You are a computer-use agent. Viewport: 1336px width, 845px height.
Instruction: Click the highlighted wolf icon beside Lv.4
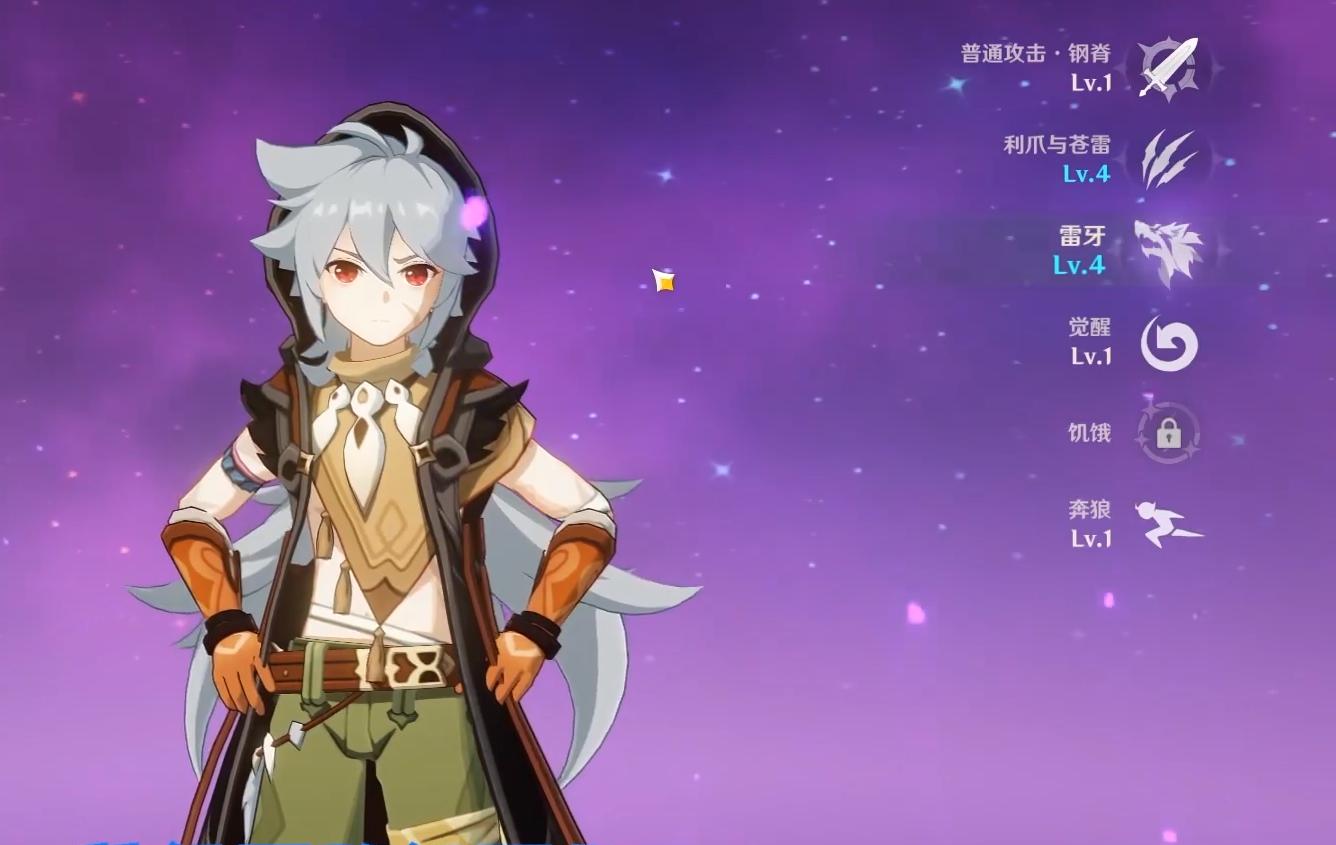(1166, 250)
